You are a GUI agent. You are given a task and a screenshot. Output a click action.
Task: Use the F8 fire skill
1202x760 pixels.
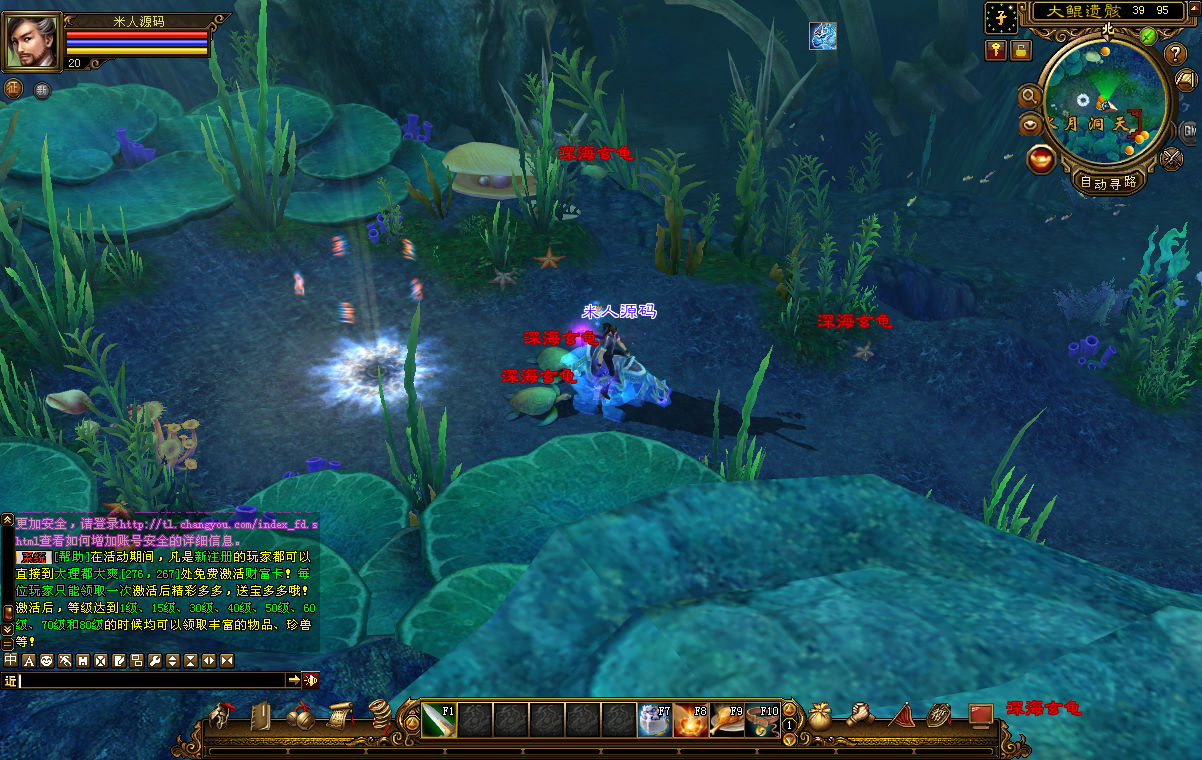click(x=690, y=720)
